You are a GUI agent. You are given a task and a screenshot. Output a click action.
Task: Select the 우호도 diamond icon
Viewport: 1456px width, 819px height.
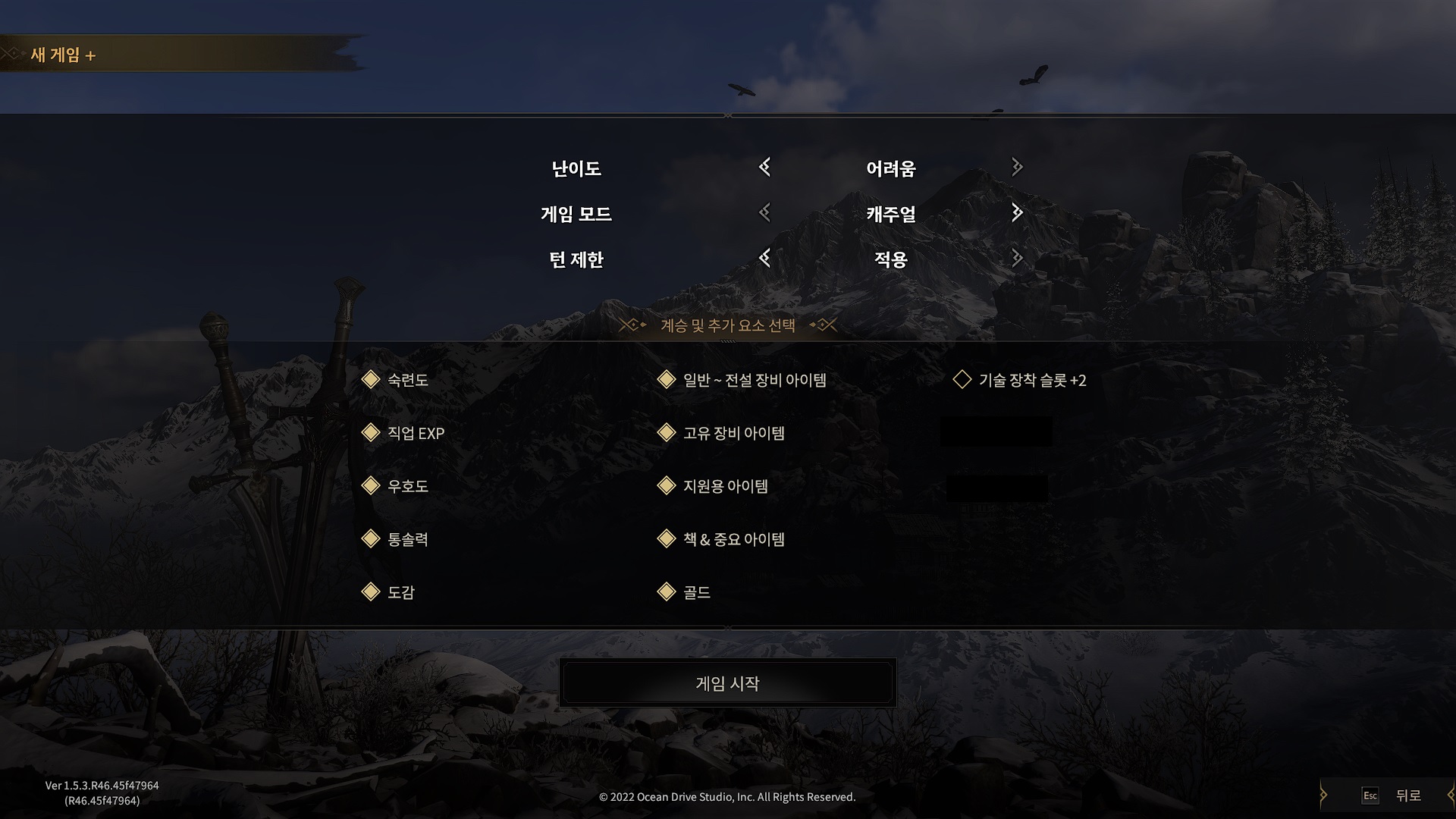372,486
